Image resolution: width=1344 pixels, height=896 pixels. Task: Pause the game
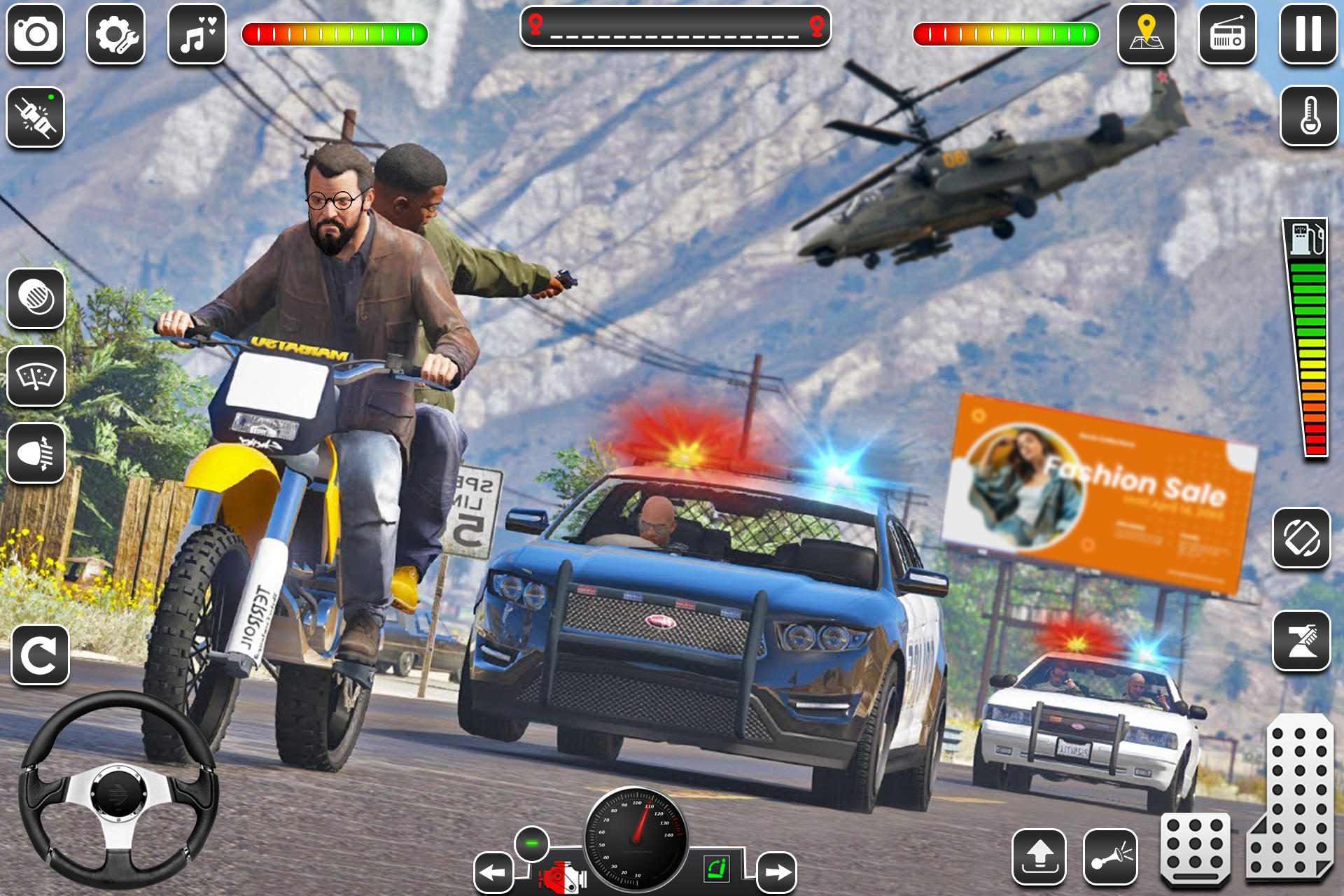(1308, 33)
